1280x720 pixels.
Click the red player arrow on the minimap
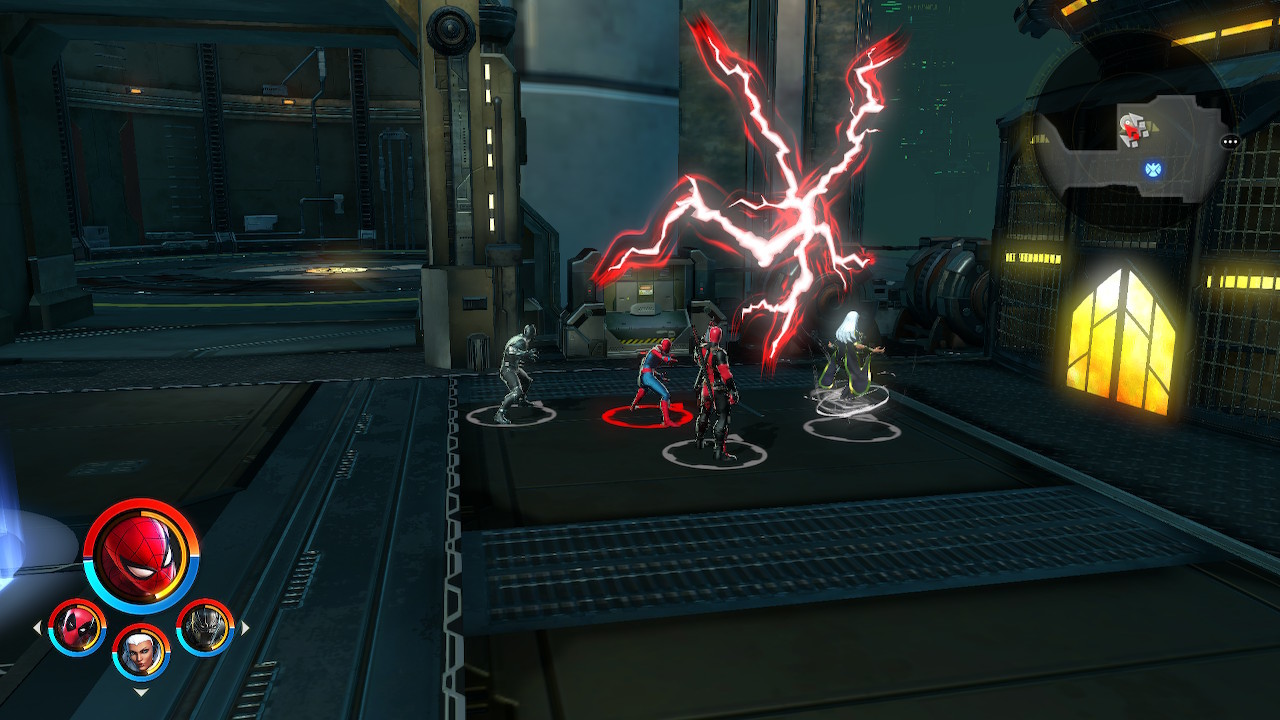click(x=1131, y=132)
